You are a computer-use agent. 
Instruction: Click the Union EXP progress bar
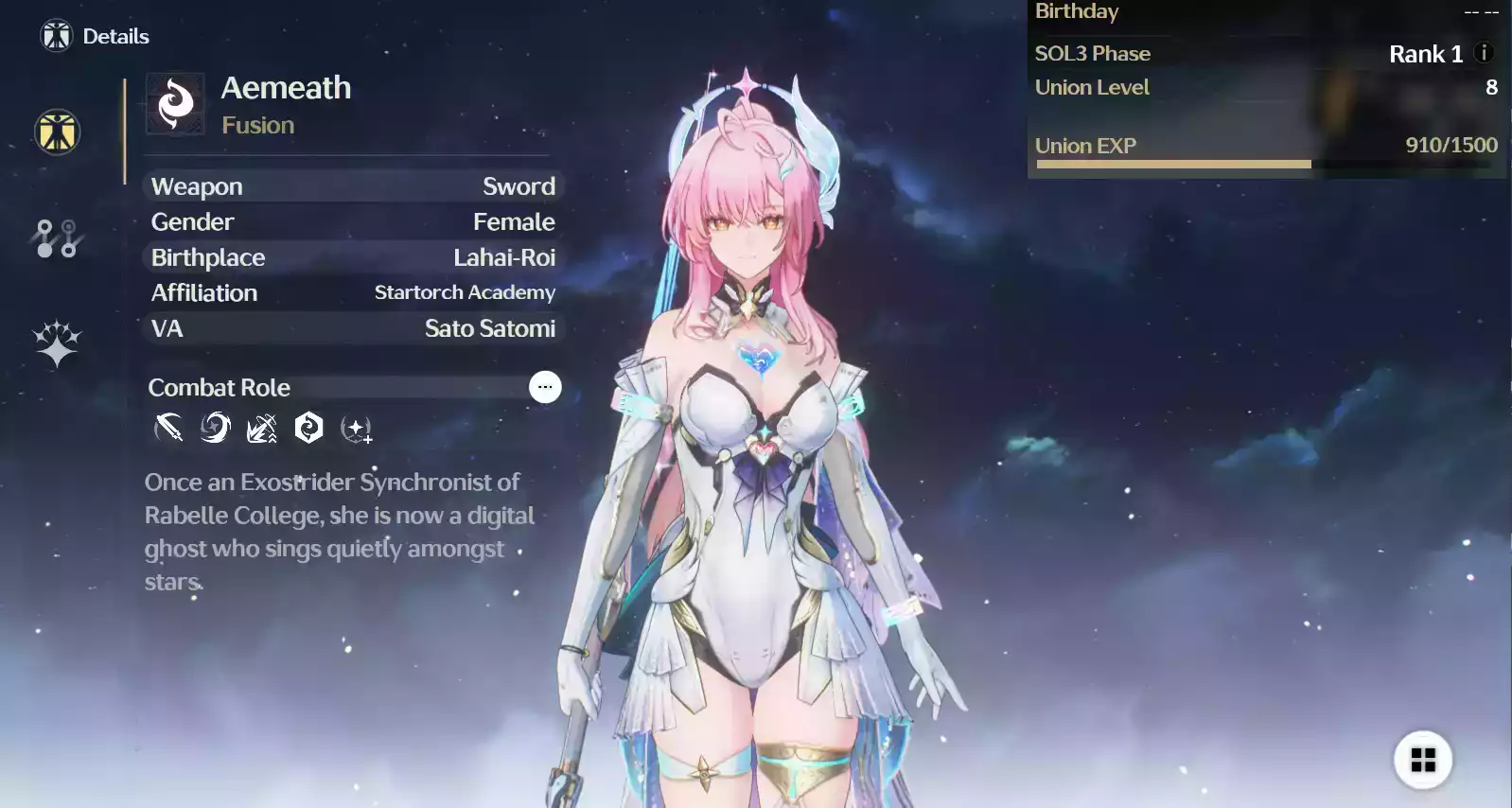1173,163
